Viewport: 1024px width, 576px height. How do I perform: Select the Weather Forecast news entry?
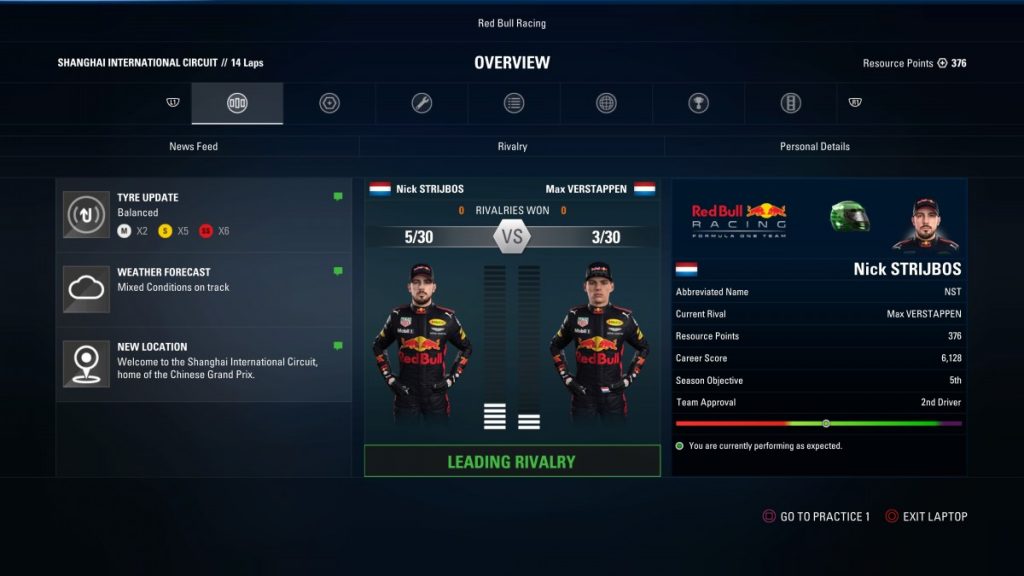point(204,288)
